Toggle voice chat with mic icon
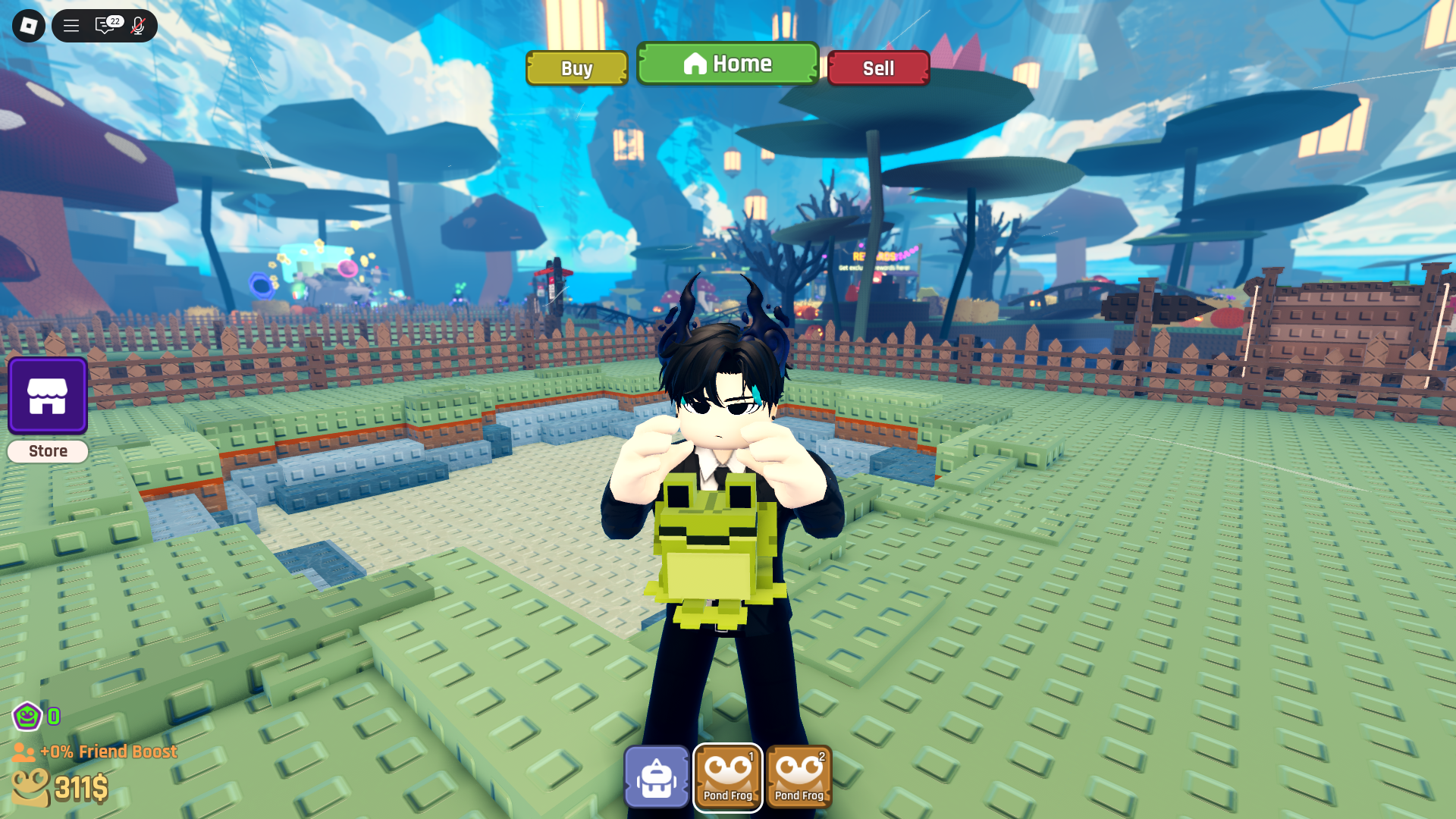 (x=137, y=25)
